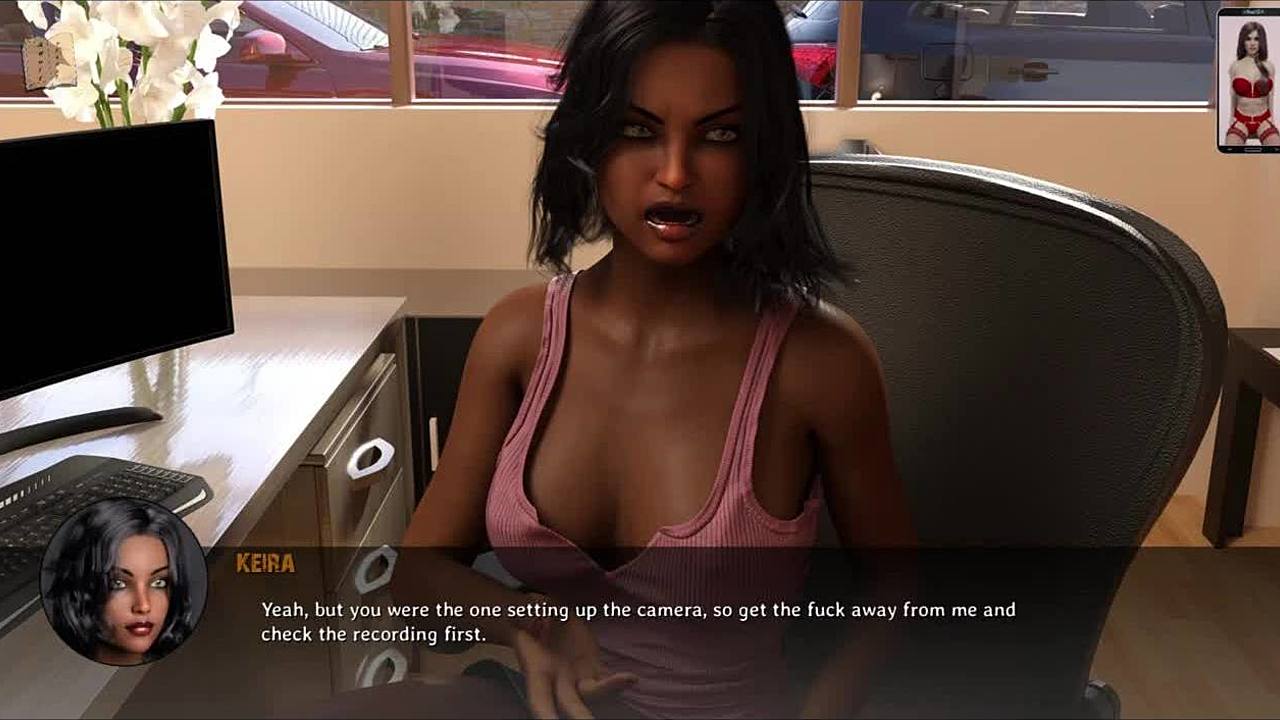Open the phone icon in the corner
This screenshot has height=720, width=1280.
pos(1248,80)
